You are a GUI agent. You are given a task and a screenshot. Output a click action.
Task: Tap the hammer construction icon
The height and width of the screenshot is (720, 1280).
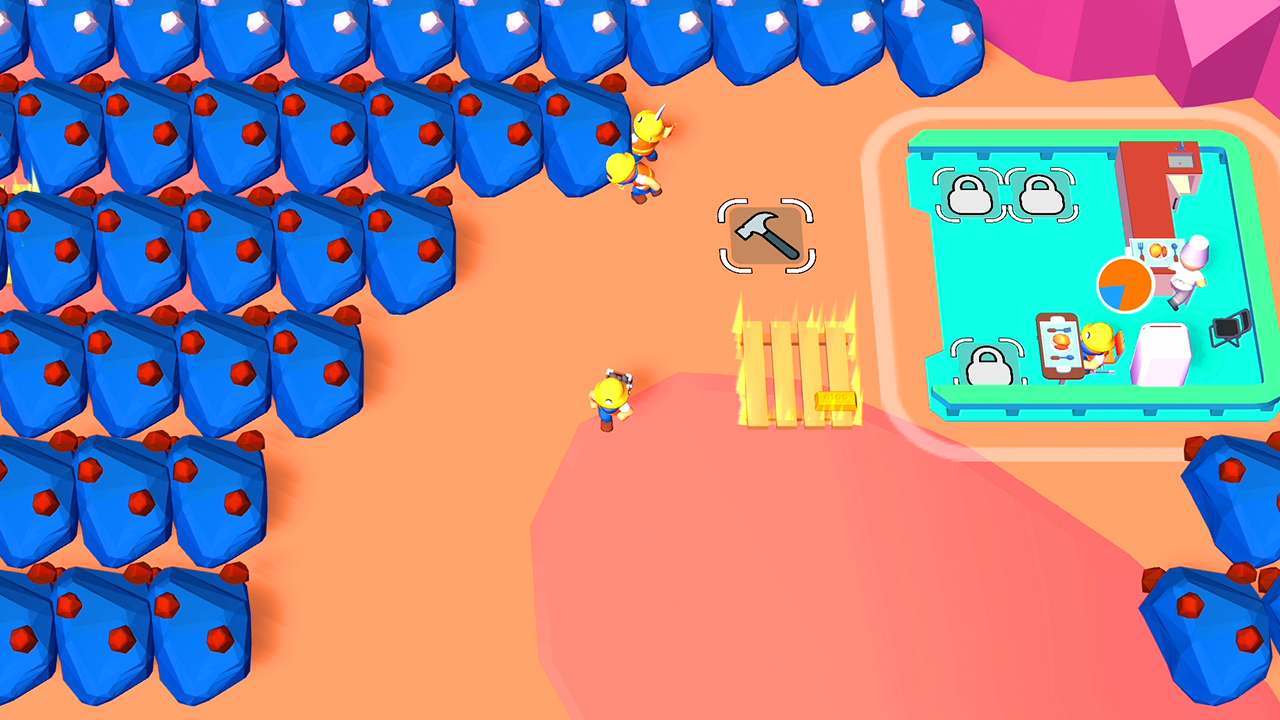pyautogui.click(x=767, y=233)
